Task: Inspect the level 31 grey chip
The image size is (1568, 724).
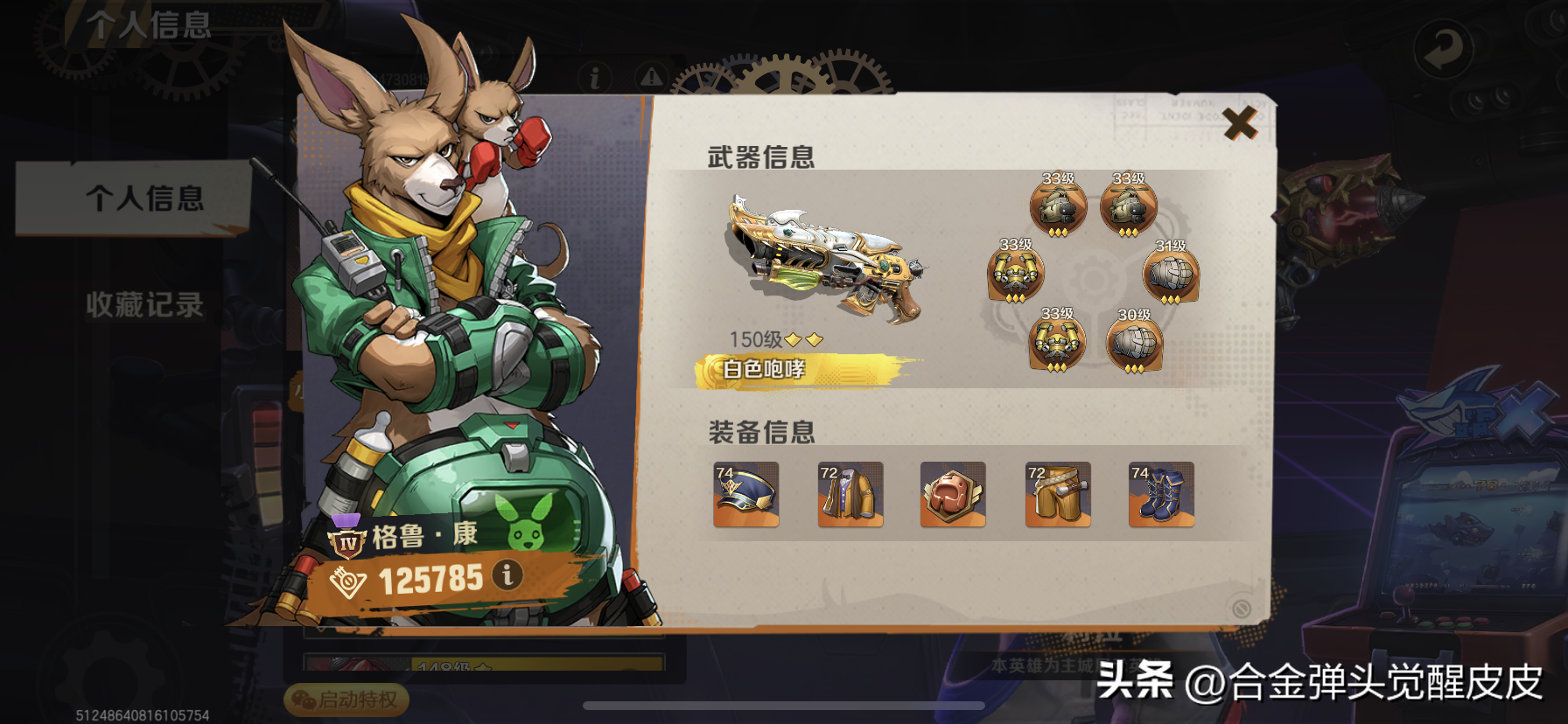Action: click(1171, 275)
